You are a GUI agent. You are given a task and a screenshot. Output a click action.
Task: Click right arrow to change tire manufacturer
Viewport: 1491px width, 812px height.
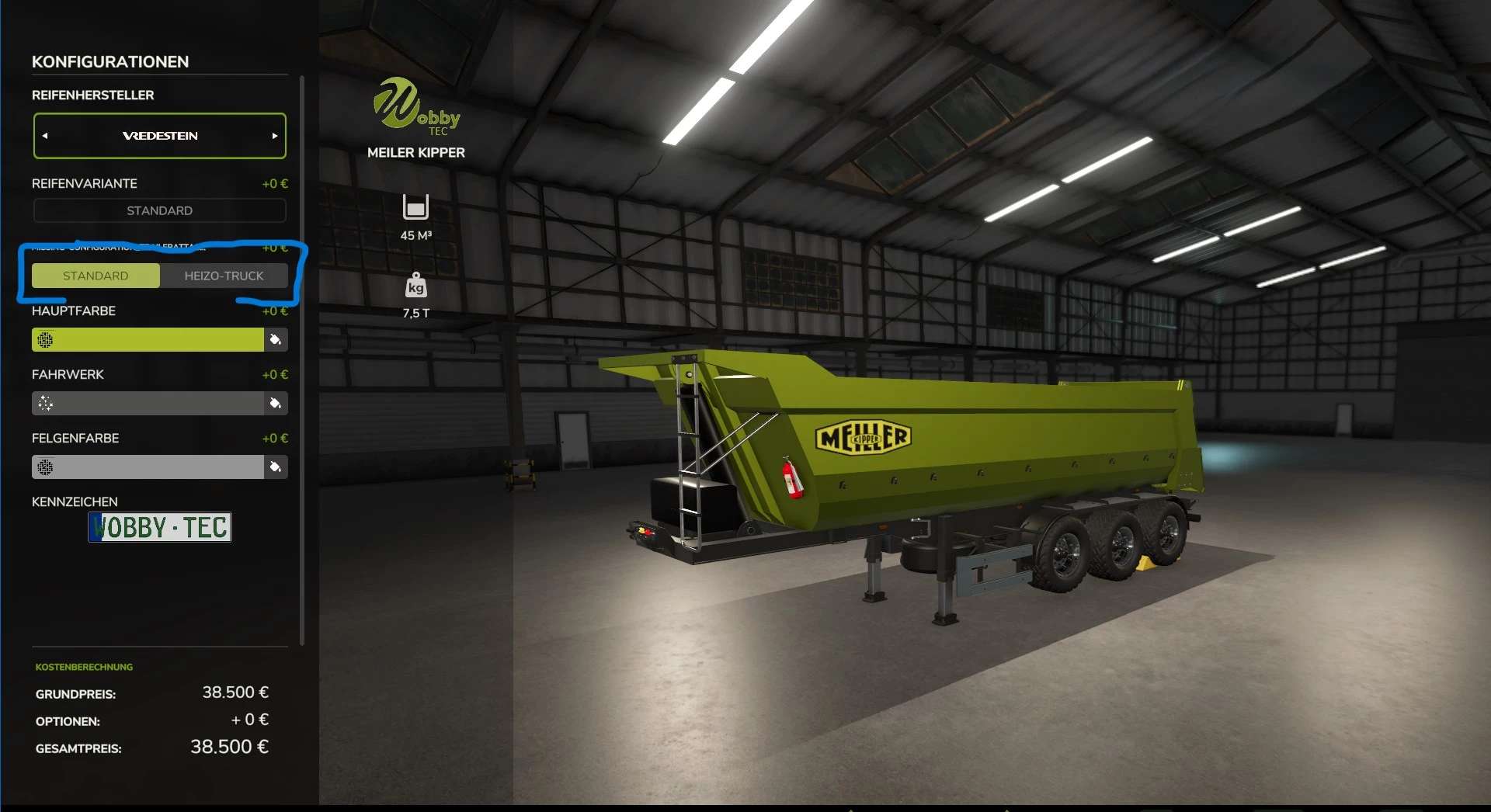click(275, 135)
